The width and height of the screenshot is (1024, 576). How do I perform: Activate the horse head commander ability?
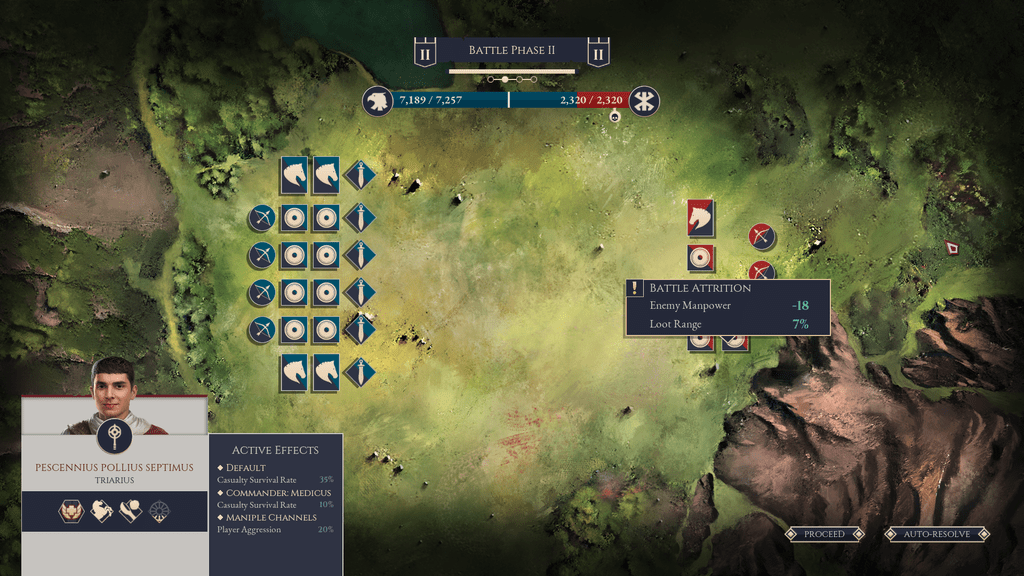pos(101,511)
